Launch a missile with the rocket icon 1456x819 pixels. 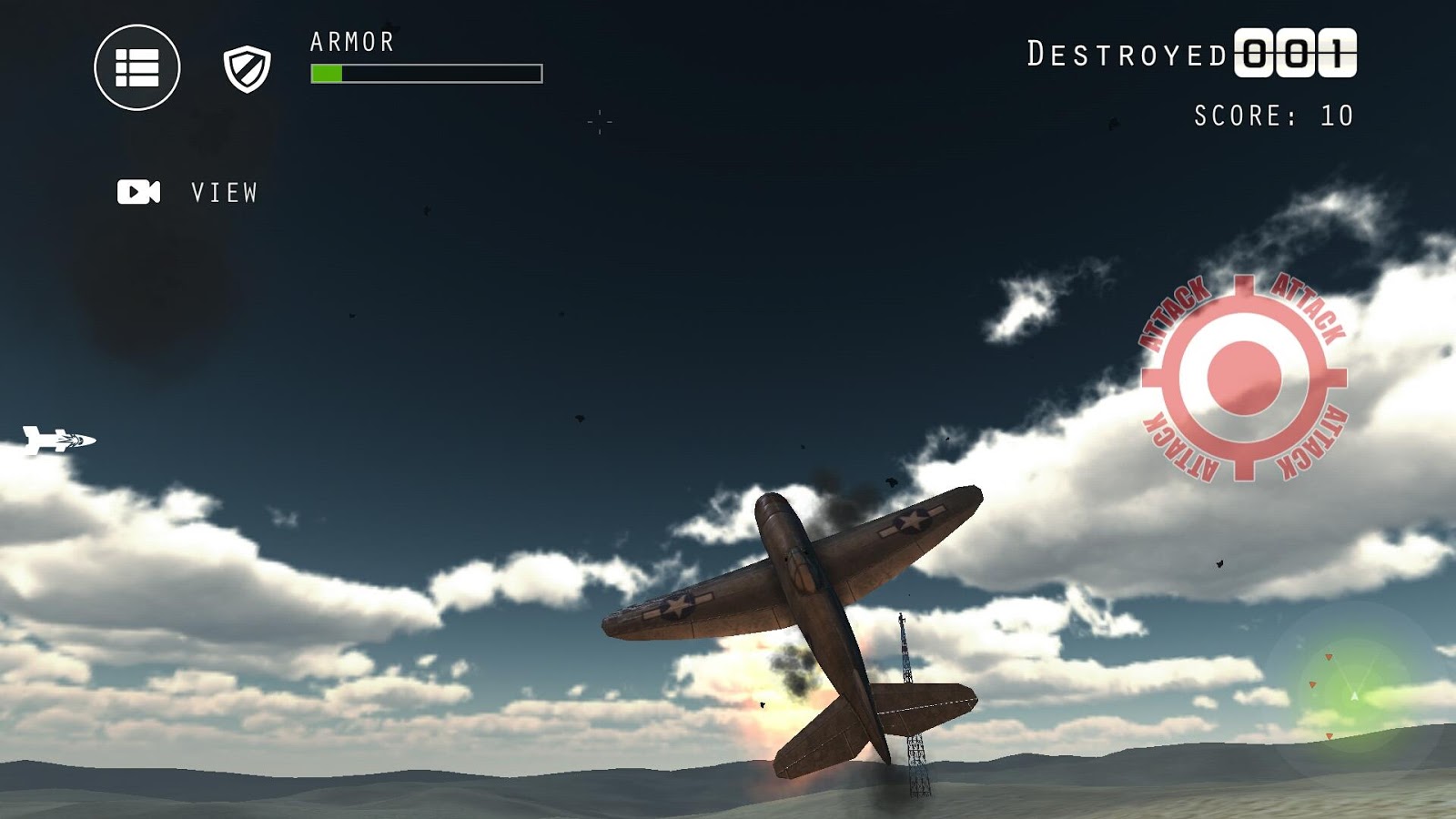click(59, 440)
